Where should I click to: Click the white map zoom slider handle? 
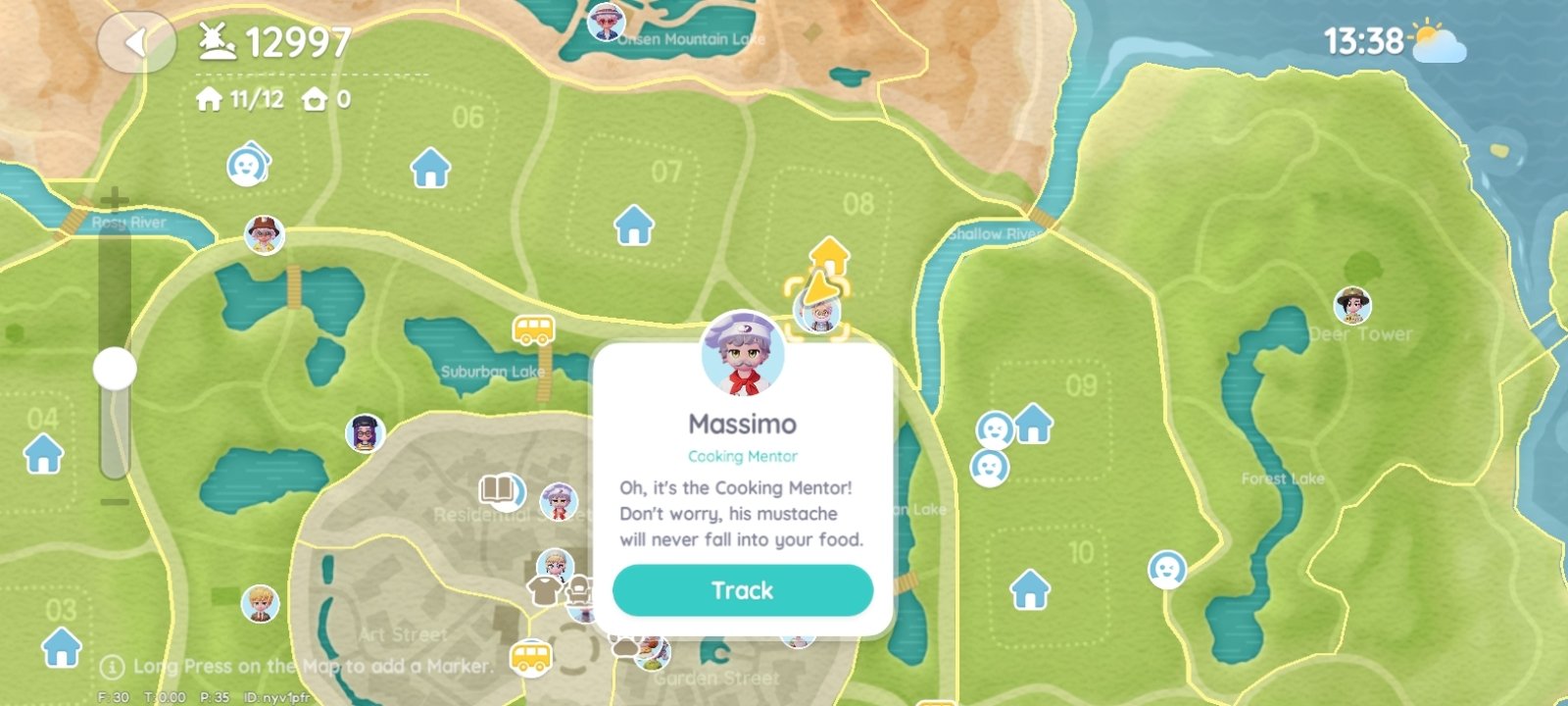(x=115, y=369)
